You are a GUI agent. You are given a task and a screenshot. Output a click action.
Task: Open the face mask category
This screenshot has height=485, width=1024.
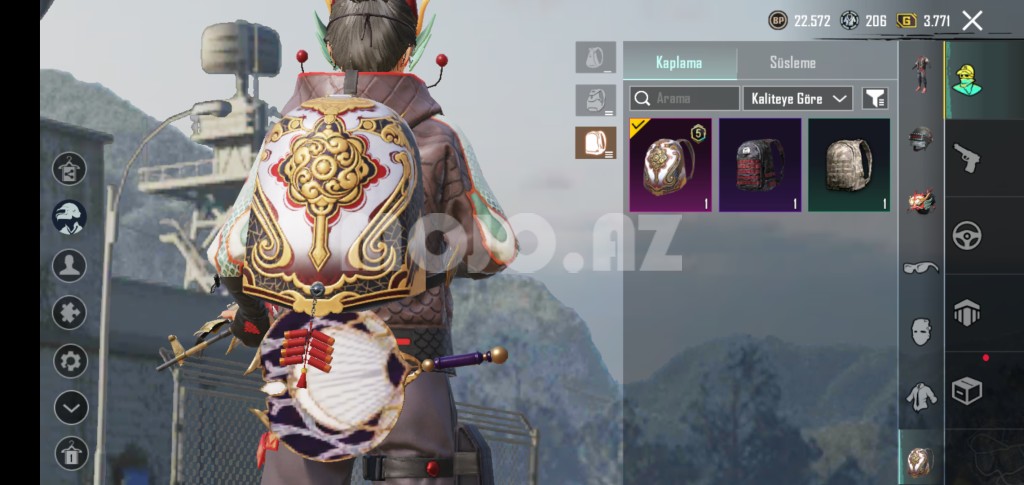[921, 331]
